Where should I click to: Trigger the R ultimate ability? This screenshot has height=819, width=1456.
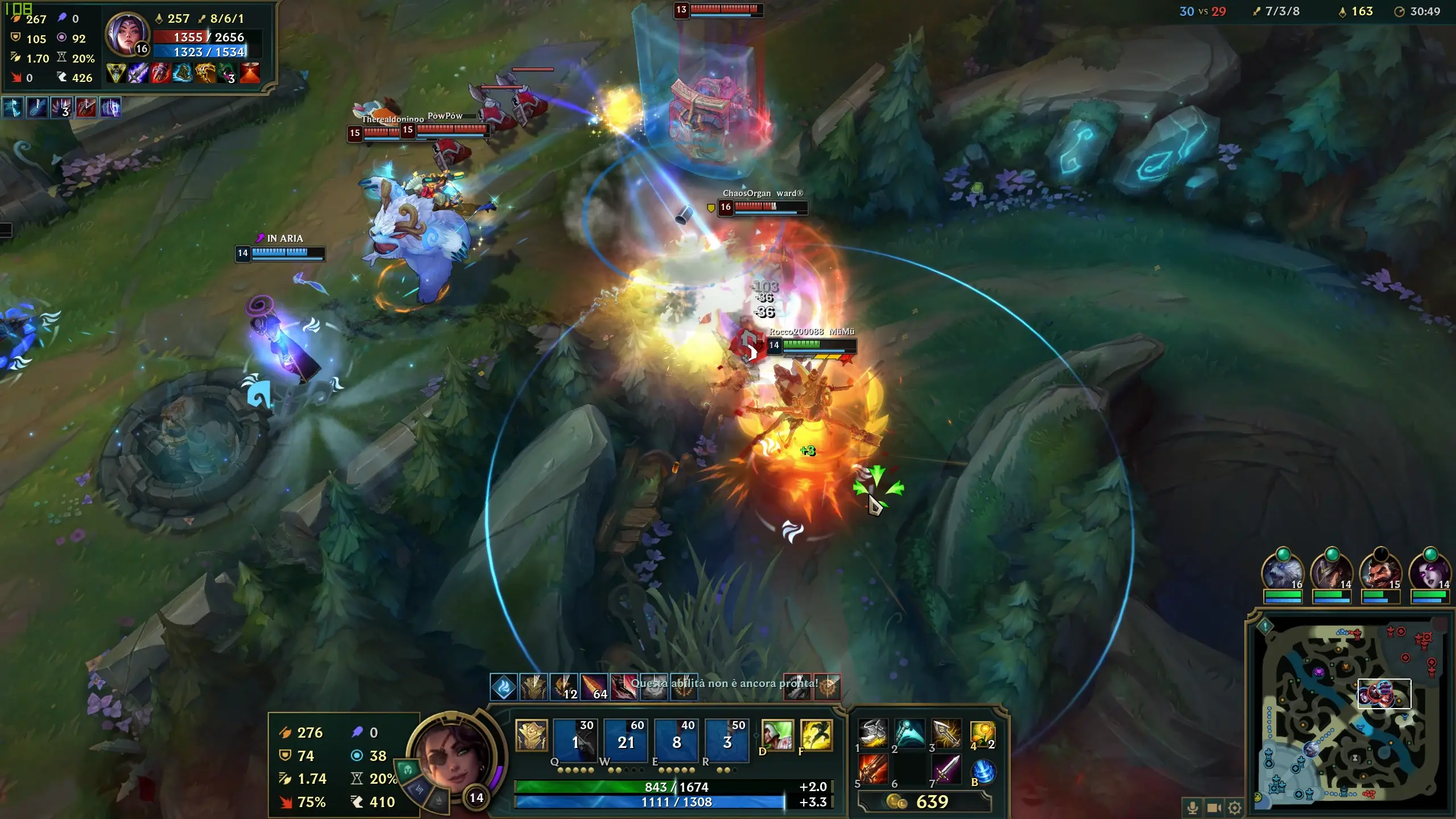(x=726, y=741)
